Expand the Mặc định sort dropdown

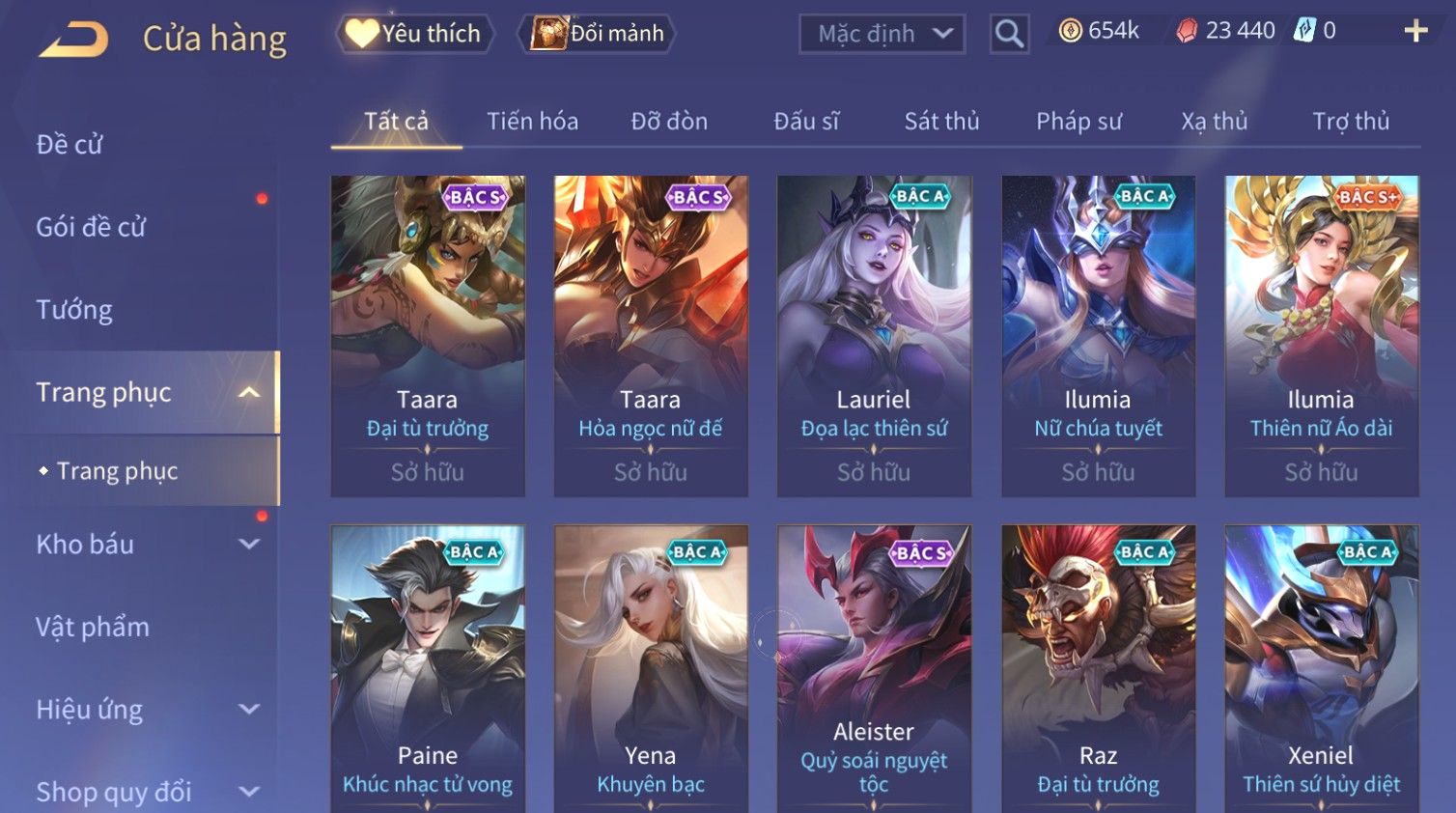tap(882, 35)
